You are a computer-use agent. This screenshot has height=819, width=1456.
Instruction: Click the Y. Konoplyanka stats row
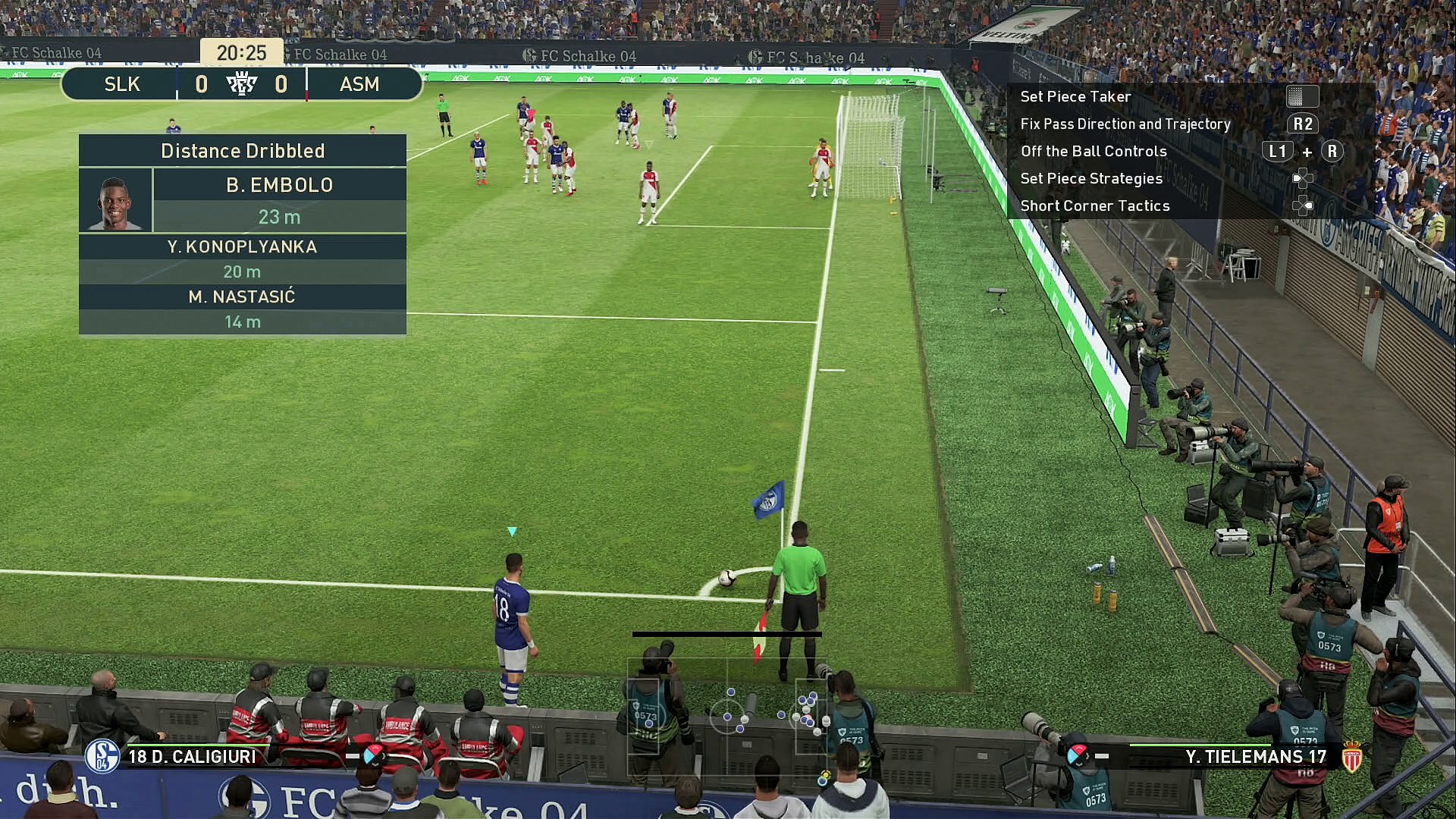[242, 259]
